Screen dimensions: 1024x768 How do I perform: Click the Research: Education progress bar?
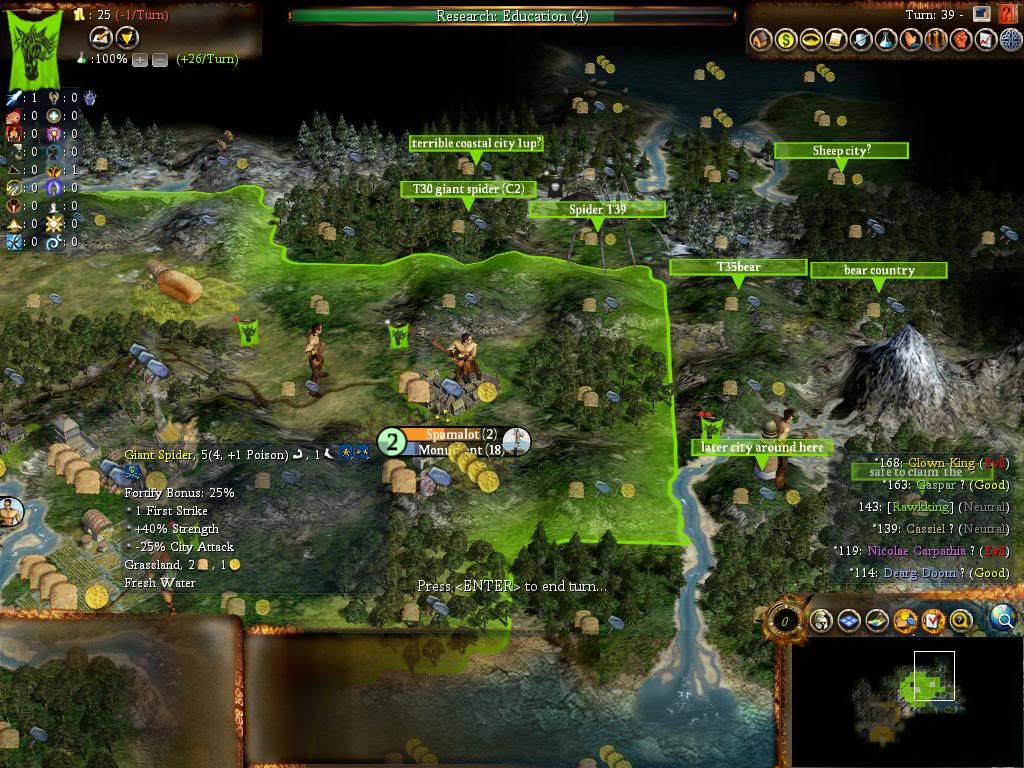[512, 16]
